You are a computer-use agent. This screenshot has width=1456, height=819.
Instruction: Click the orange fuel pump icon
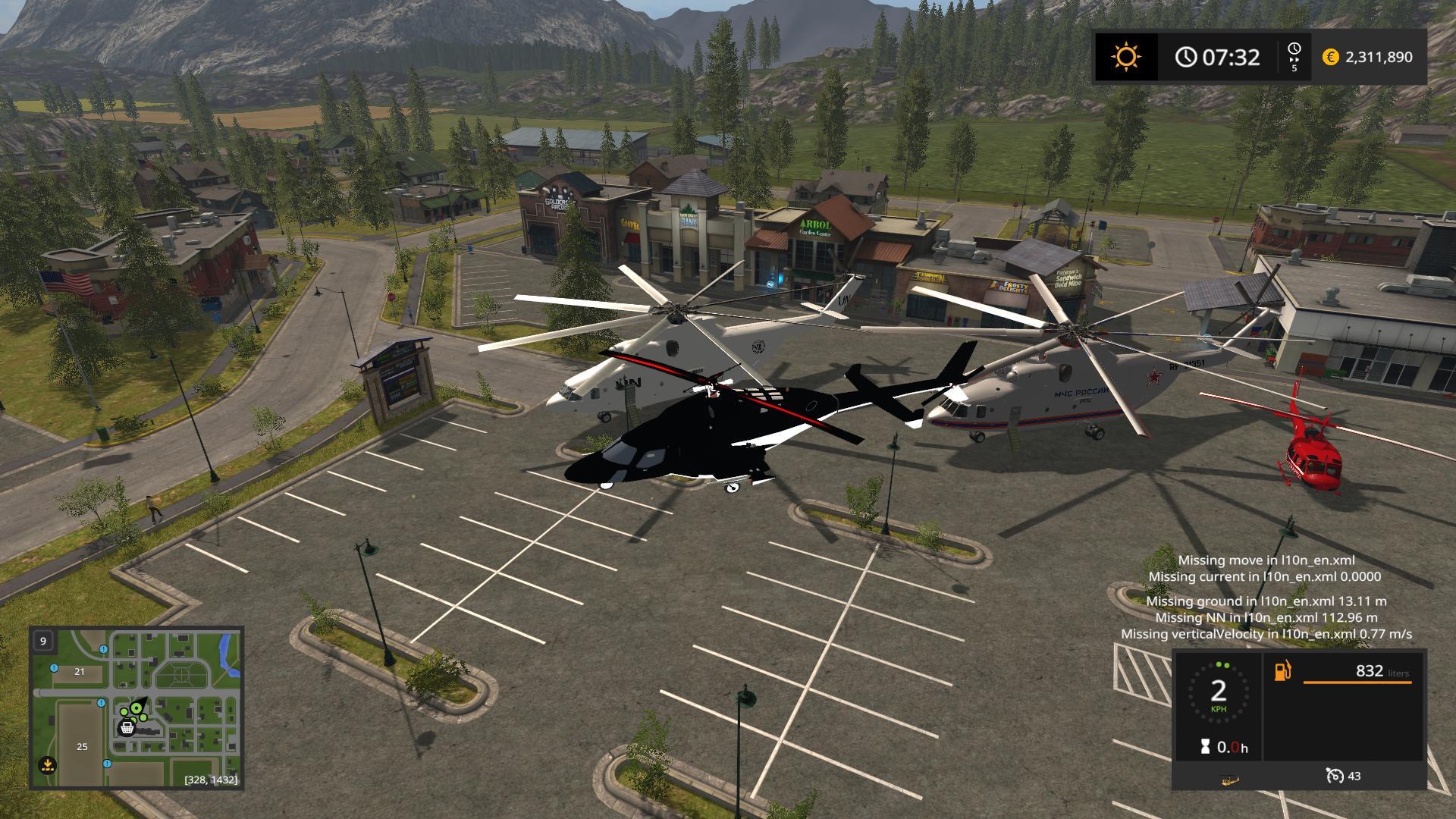[x=1283, y=671]
